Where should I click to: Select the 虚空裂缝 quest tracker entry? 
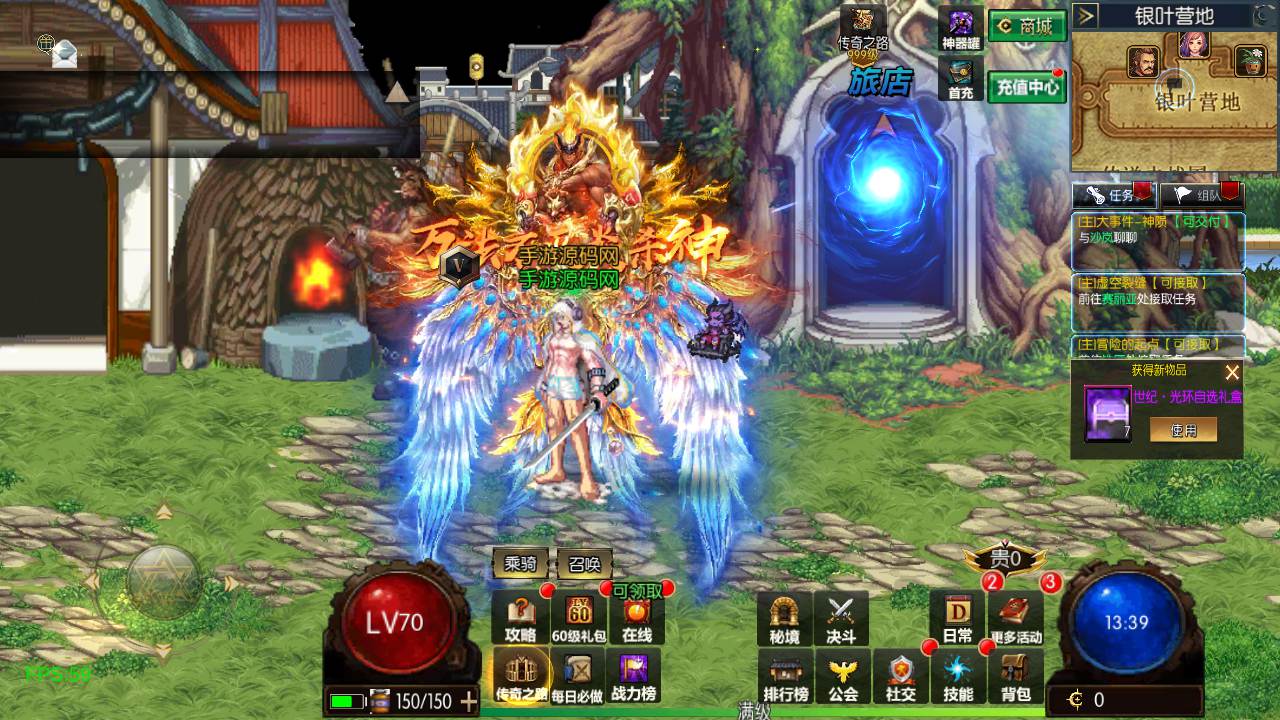(x=1157, y=291)
